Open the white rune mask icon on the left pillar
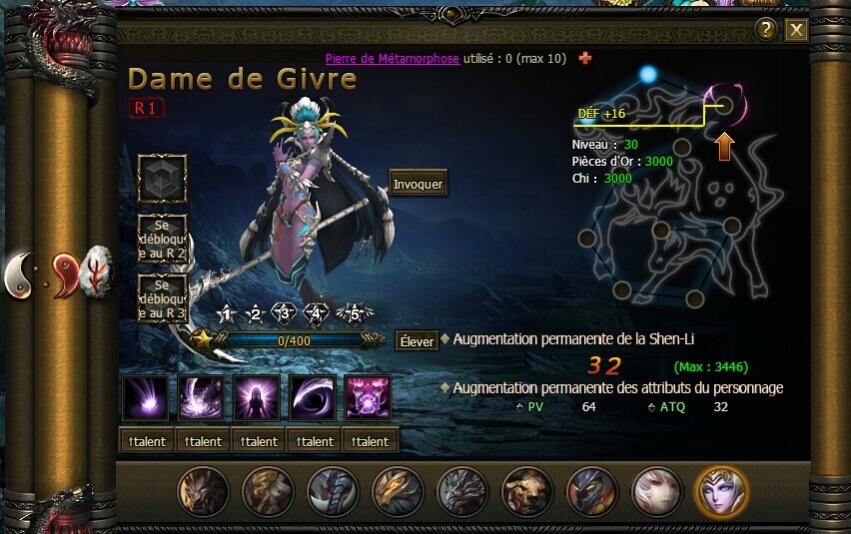Viewport: 851px width, 534px height. tap(98, 270)
